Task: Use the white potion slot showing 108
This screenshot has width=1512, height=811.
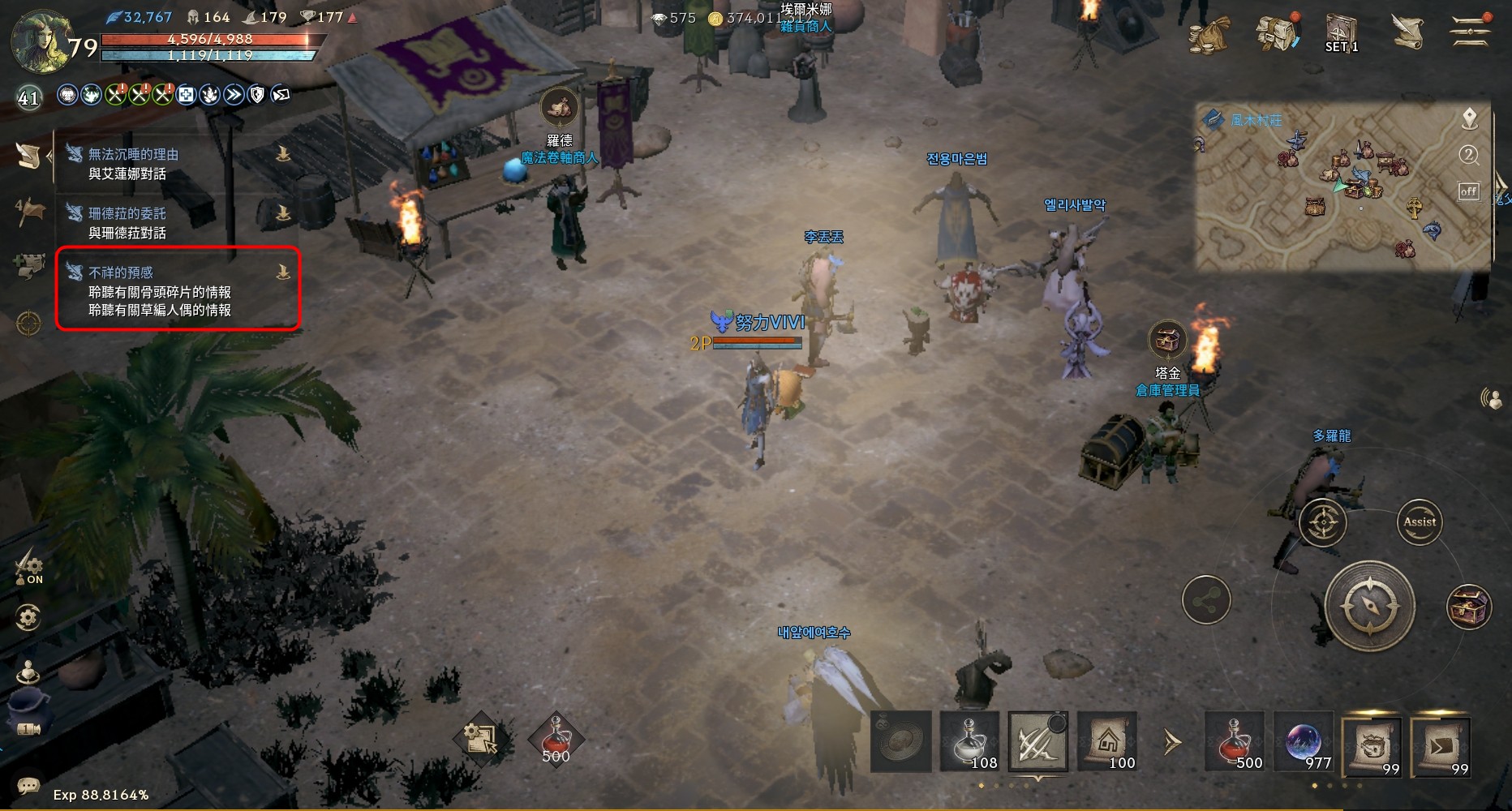Action: tap(969, 741)
